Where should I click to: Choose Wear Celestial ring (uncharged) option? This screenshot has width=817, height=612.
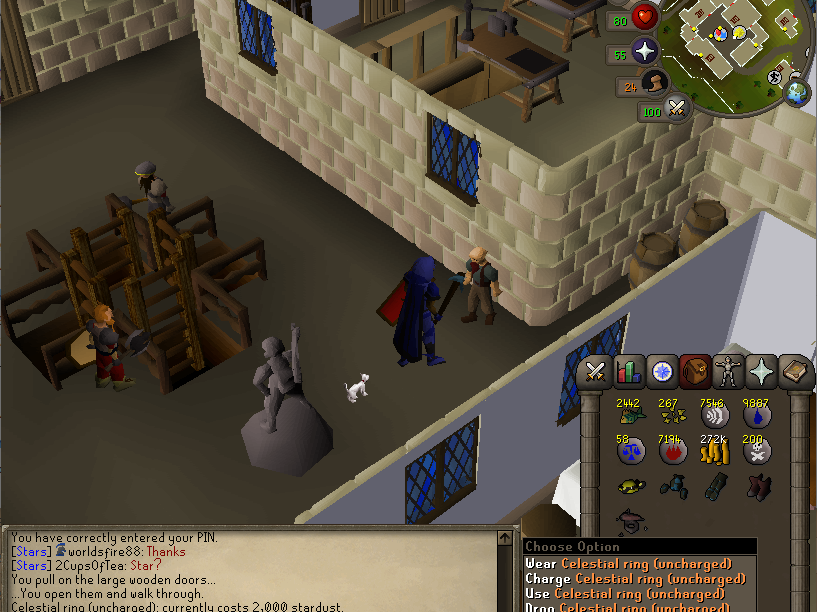click(x=628, y=564)
